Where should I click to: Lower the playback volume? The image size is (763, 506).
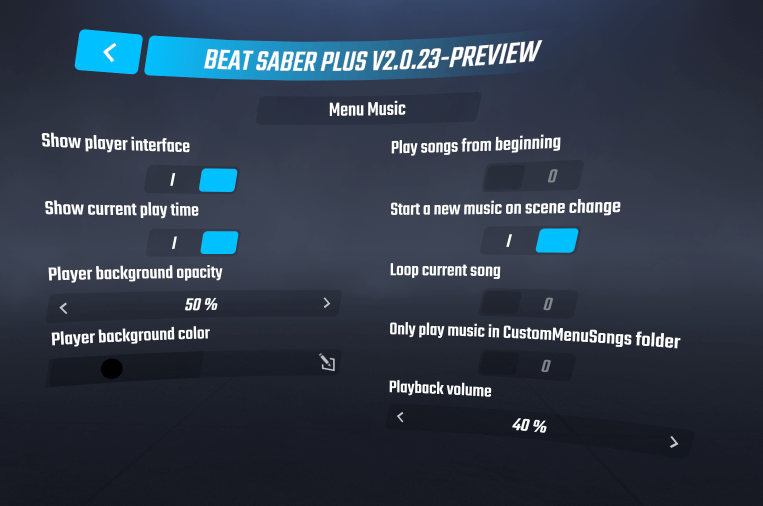click(x=401, y=416)
